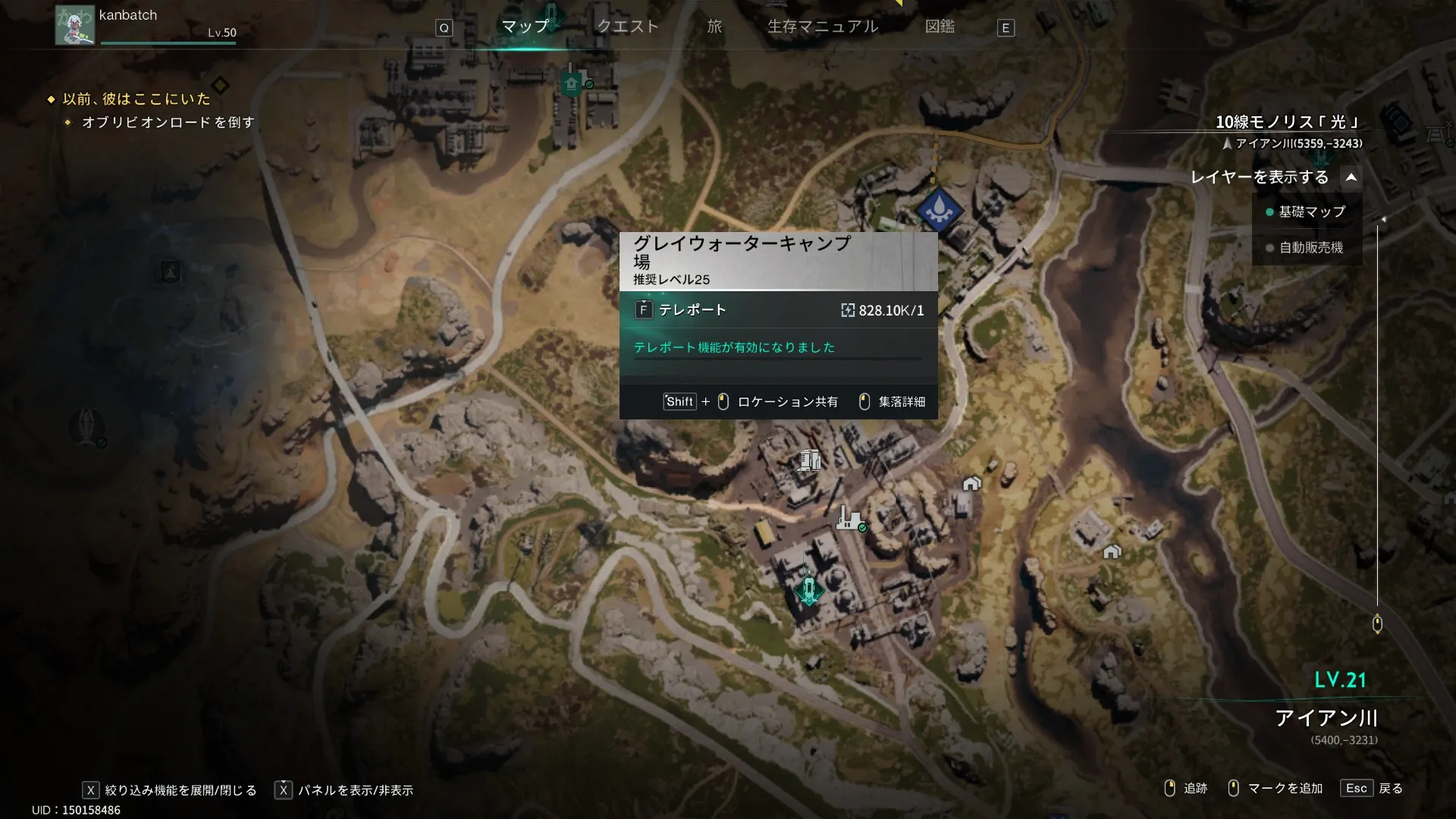Switch to the 図鑑 tab
This screenshot has width=1456, height=819.
[940, 27]
